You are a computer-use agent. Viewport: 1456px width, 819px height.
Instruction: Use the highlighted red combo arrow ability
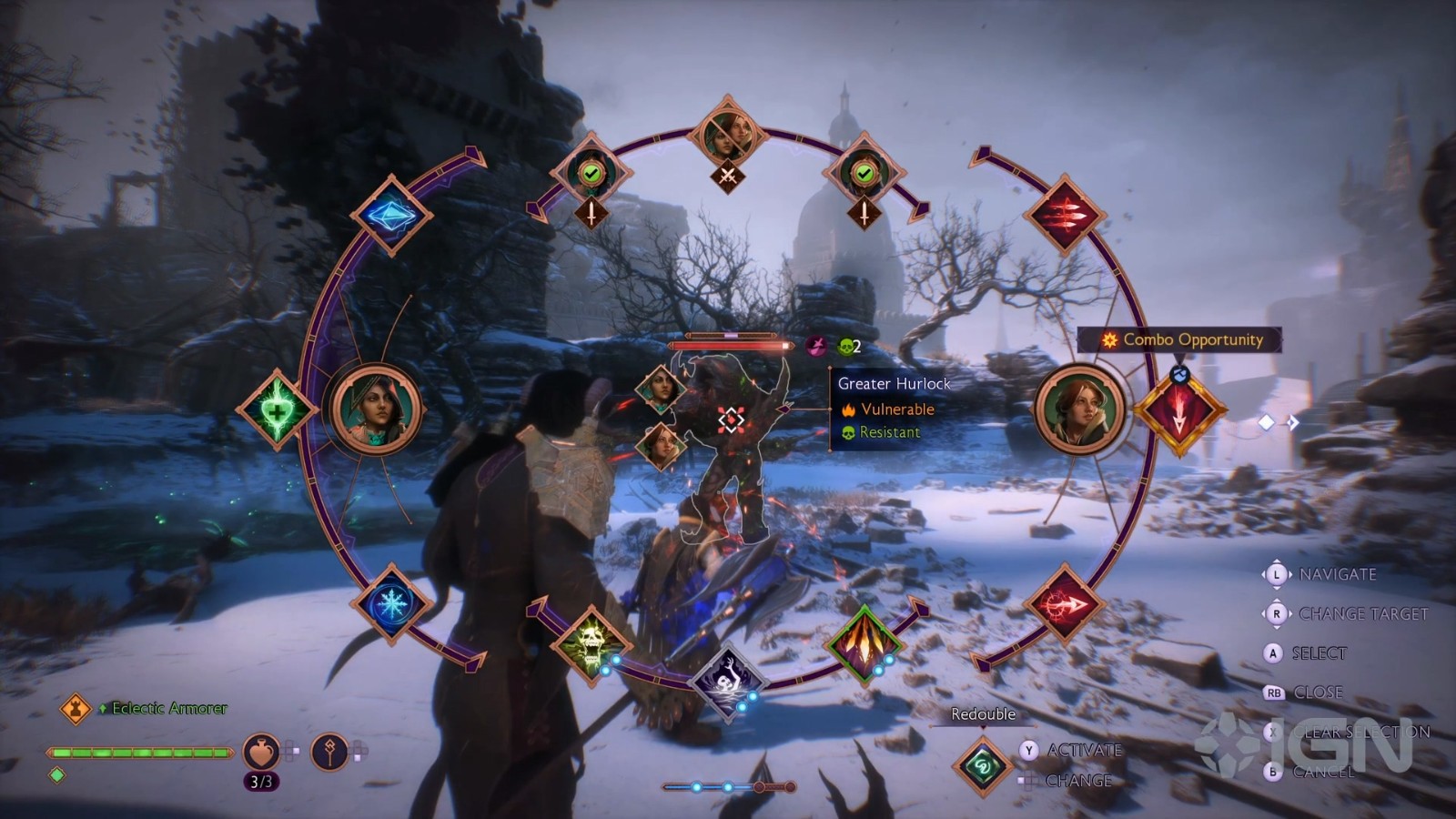1179,411
